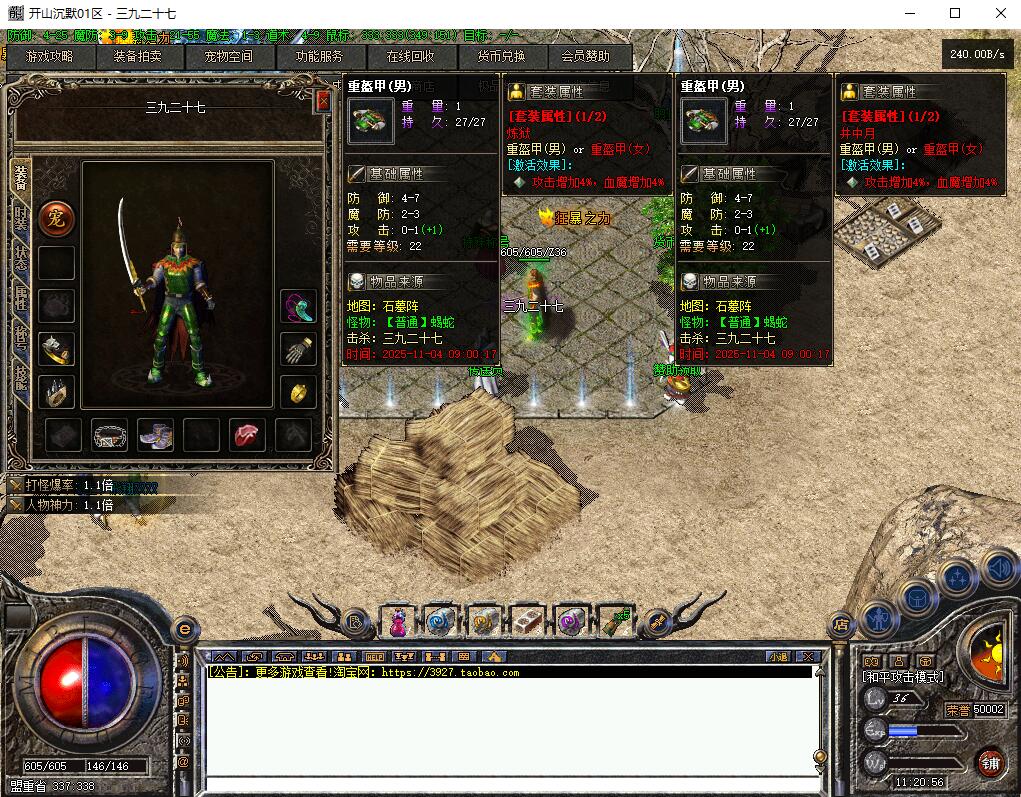Select the equipped boots slot
Viewport: 1021px width, 797px height.
pos(155,435)
